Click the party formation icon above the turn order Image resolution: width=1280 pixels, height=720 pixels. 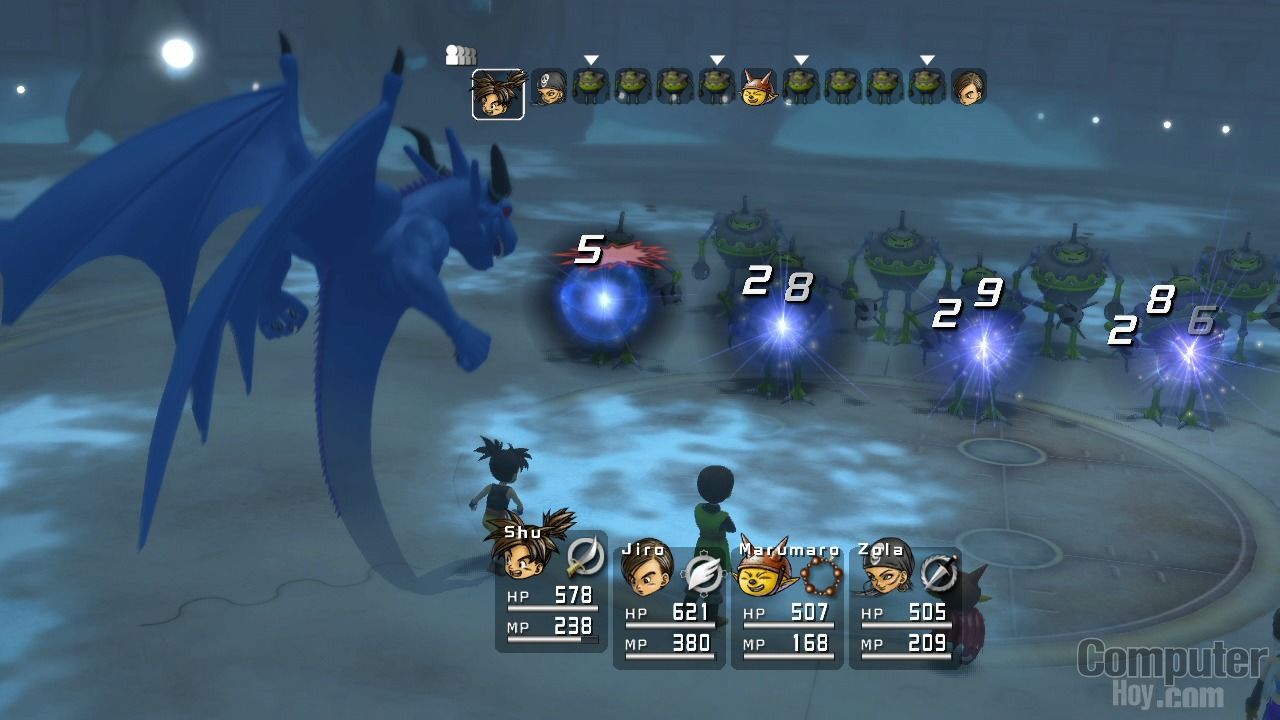pos(460,56)
